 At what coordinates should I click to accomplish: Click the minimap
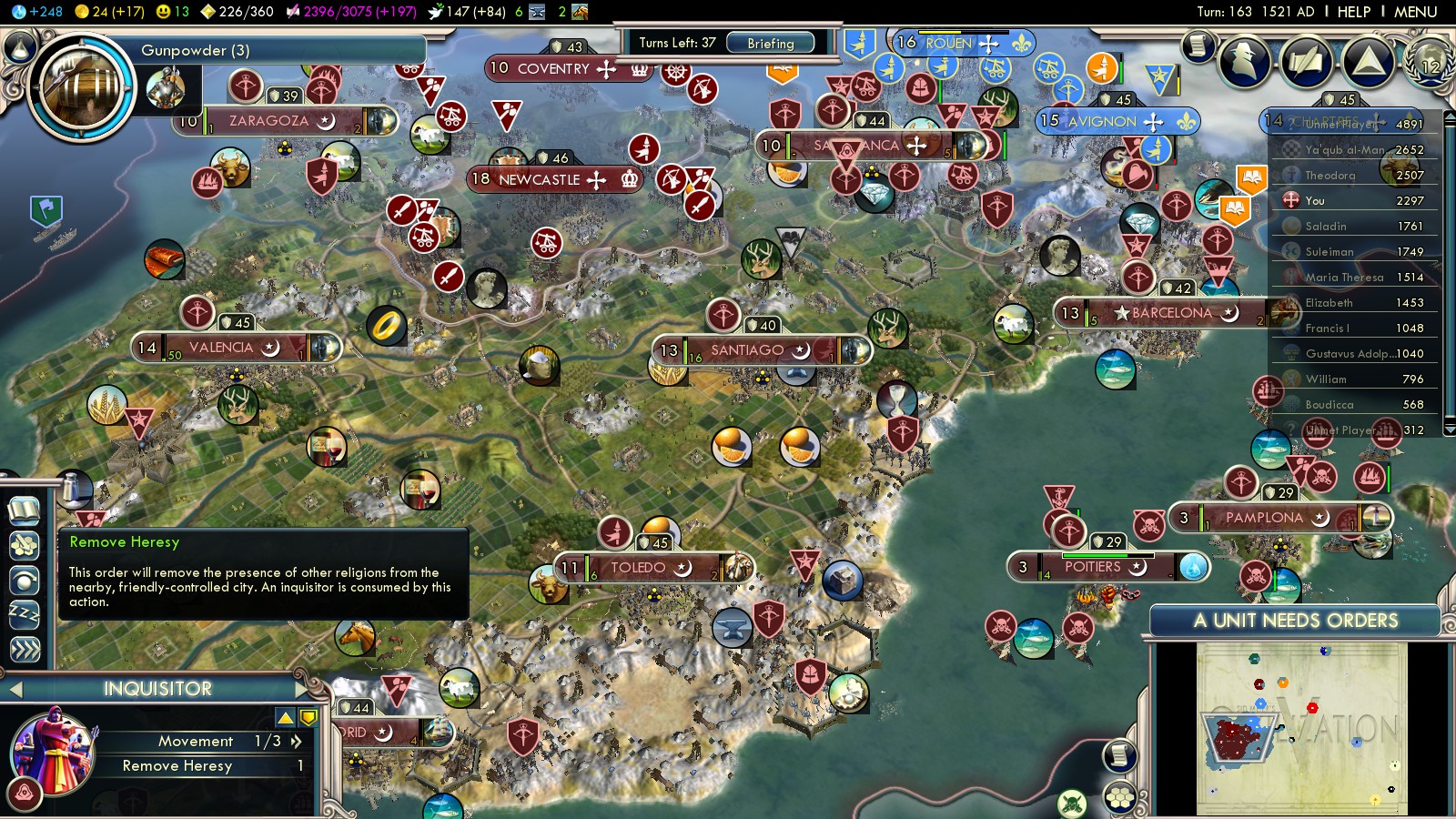tap(1301, 728)
